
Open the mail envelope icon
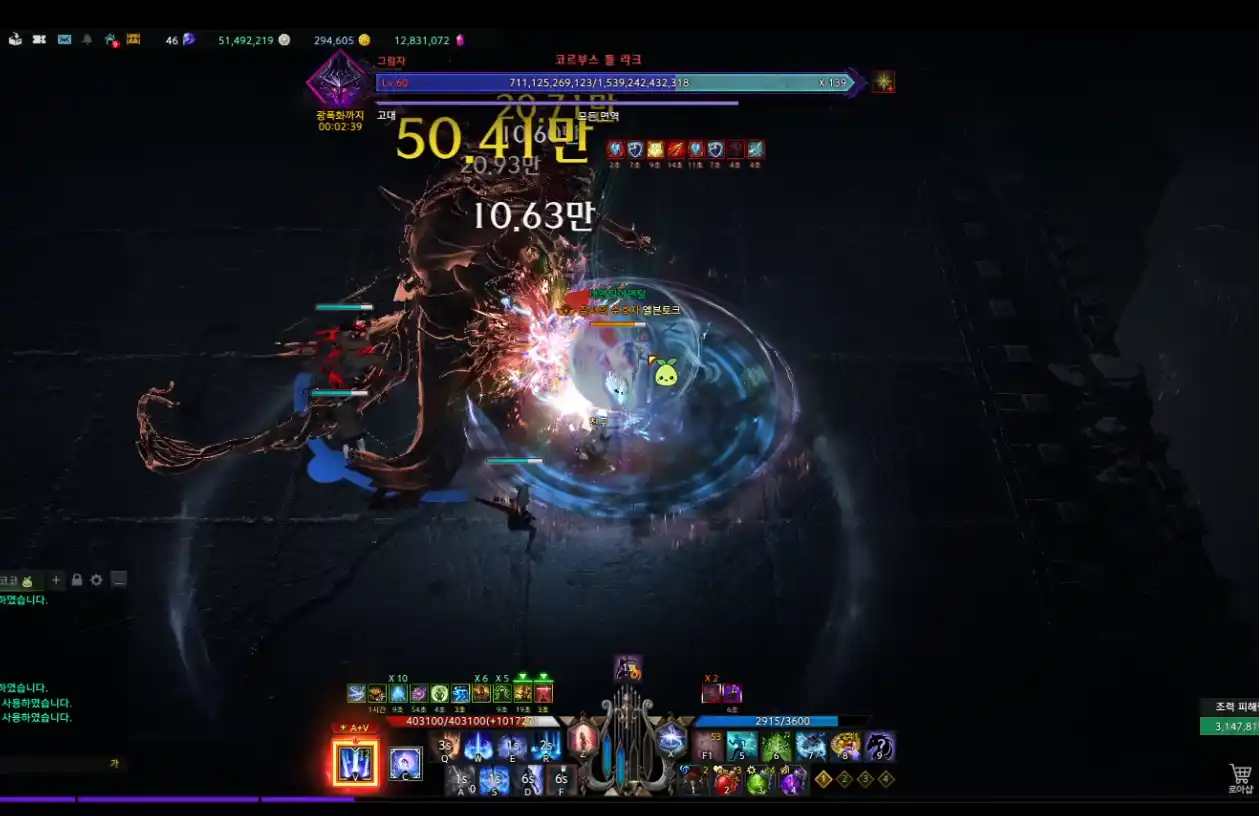(x=65, y=40)
